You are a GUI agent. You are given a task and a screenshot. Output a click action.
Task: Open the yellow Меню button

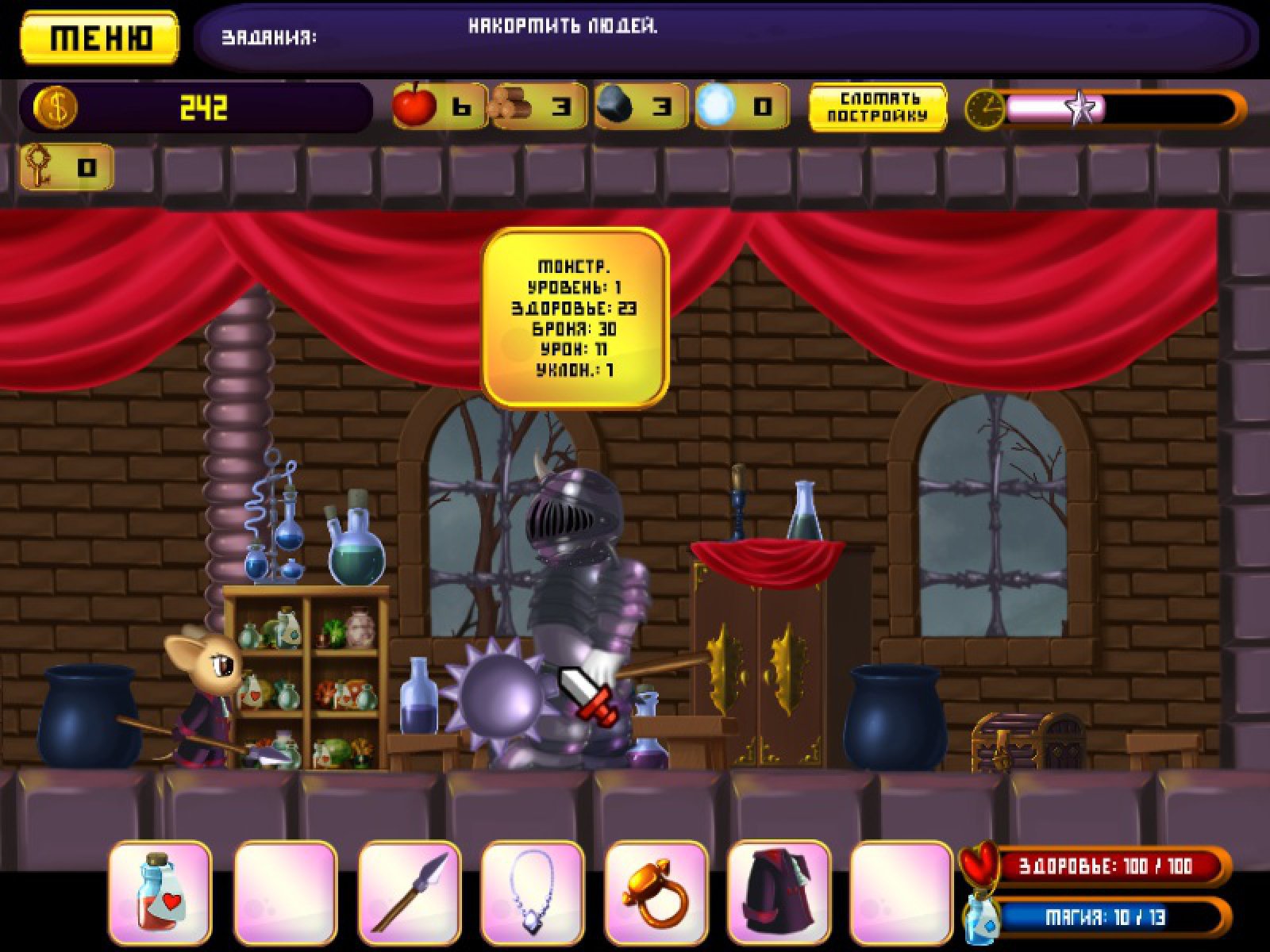pos(99,37)
